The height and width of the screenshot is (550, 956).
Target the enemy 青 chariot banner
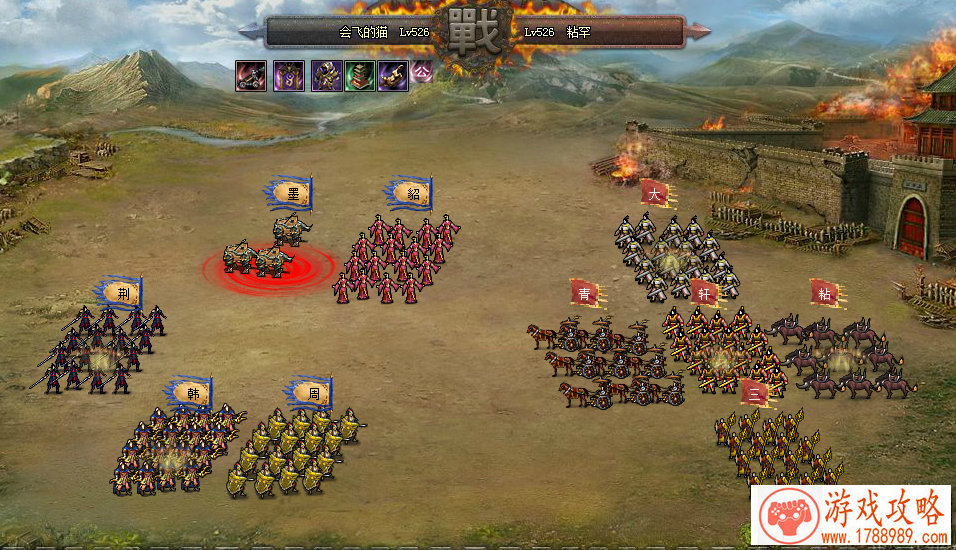click(x=584, y=293)
